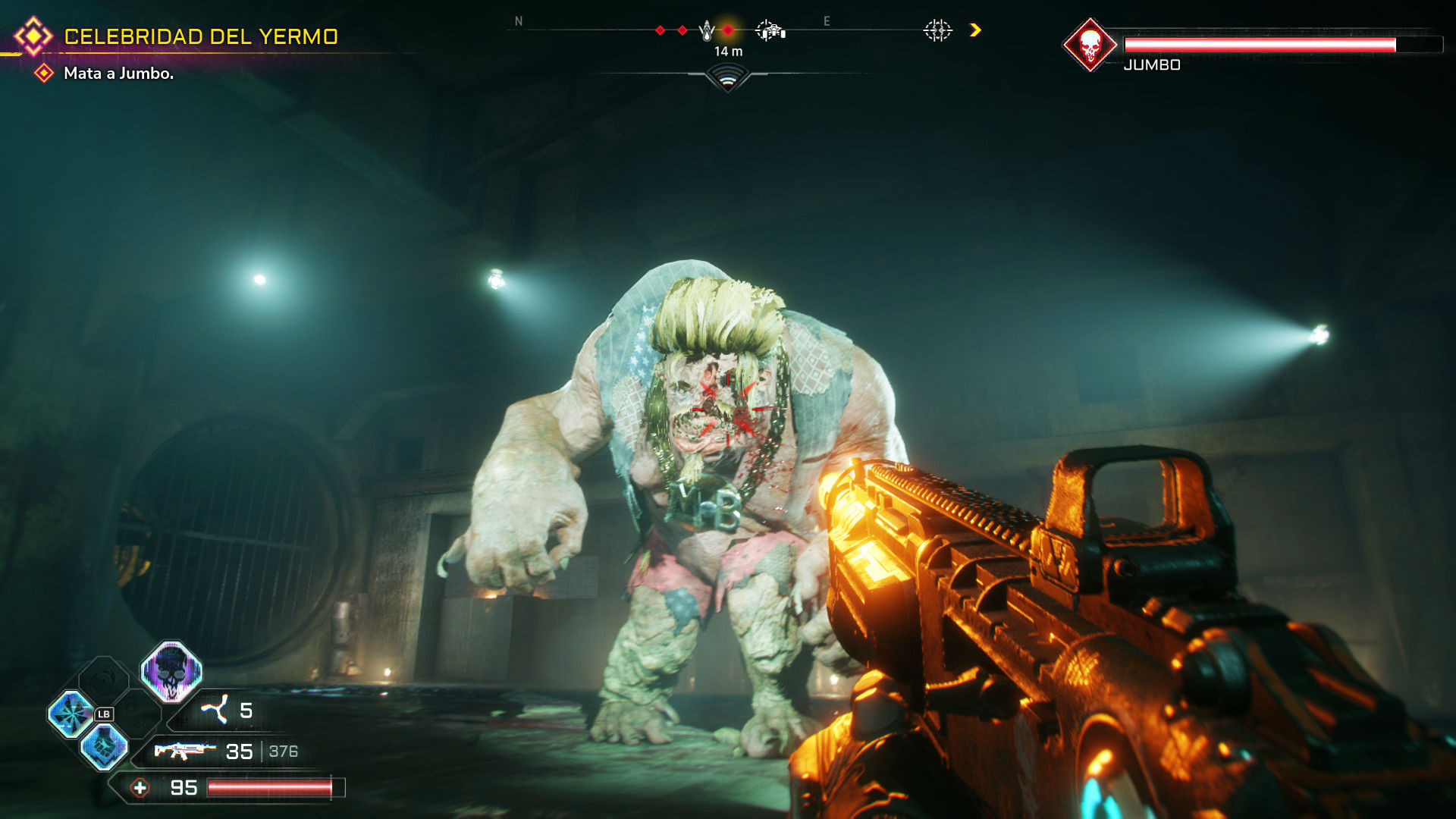Viewport: 1456px width, 819px height.
Task: Click the red health cross icon
Action: tap(140, 788)
